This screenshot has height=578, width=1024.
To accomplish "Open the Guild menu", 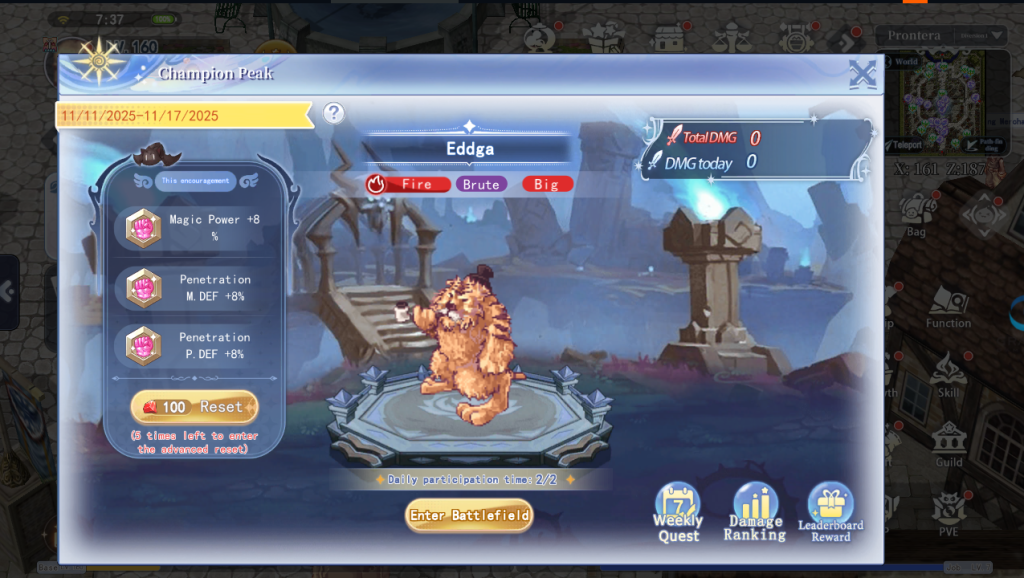I will (948, 444).
